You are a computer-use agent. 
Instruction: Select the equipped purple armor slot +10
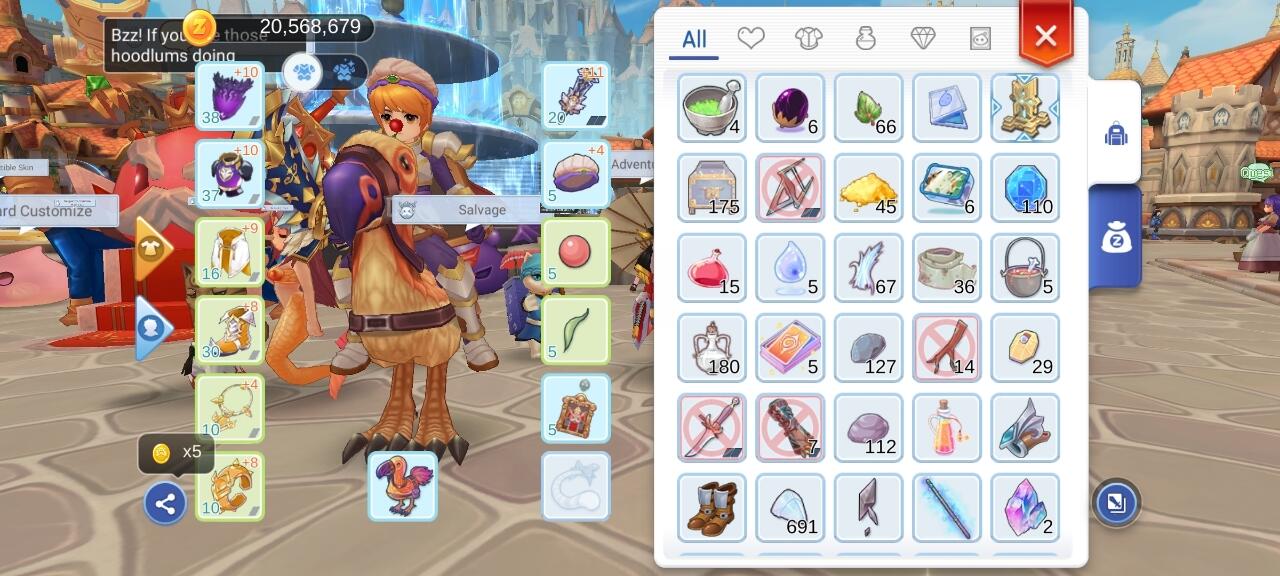point(230,174)
